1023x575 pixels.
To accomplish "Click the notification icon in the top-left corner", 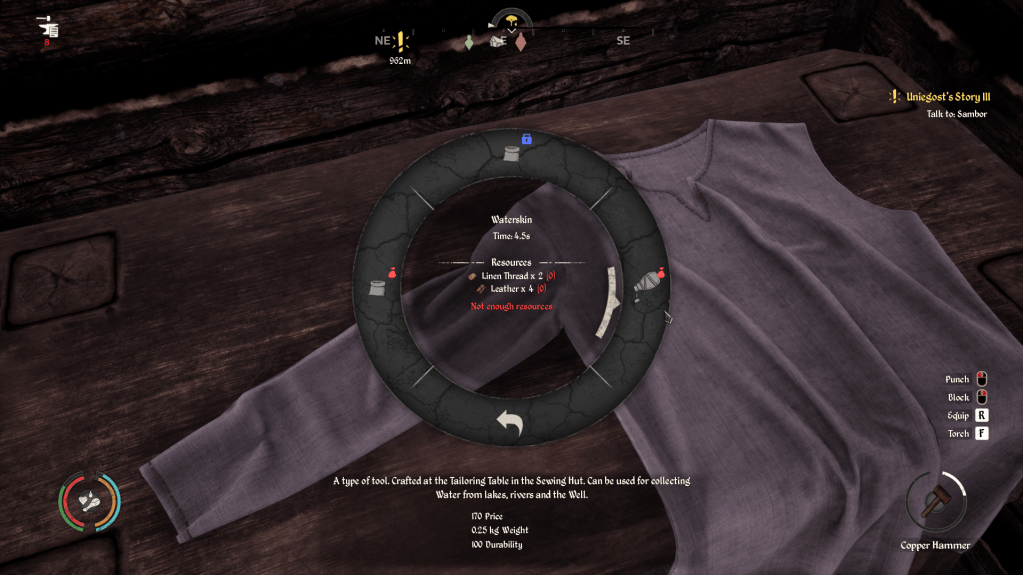I will pyautogui.click(x=48, y=29).
